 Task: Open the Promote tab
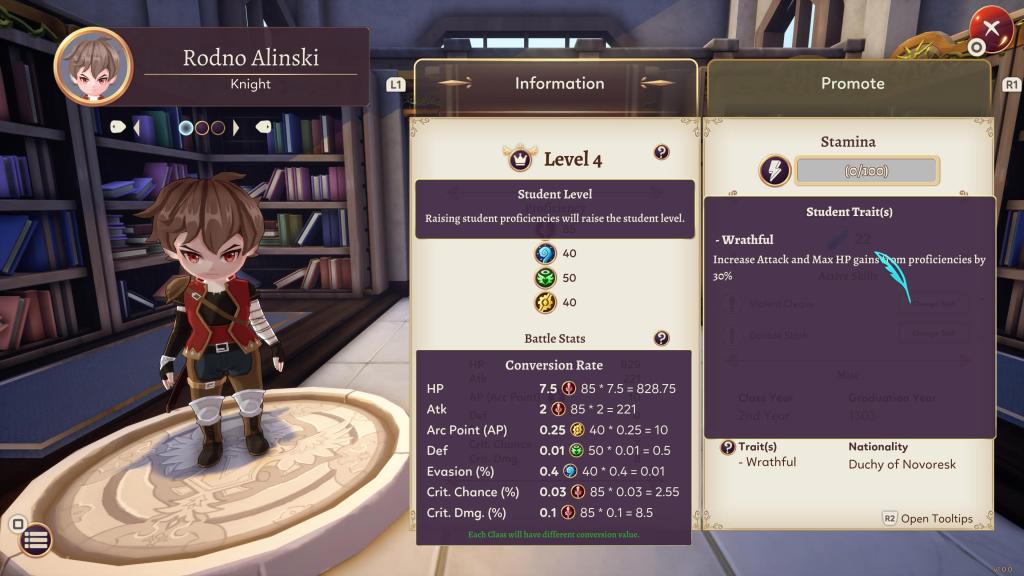(x=851, y=84)
